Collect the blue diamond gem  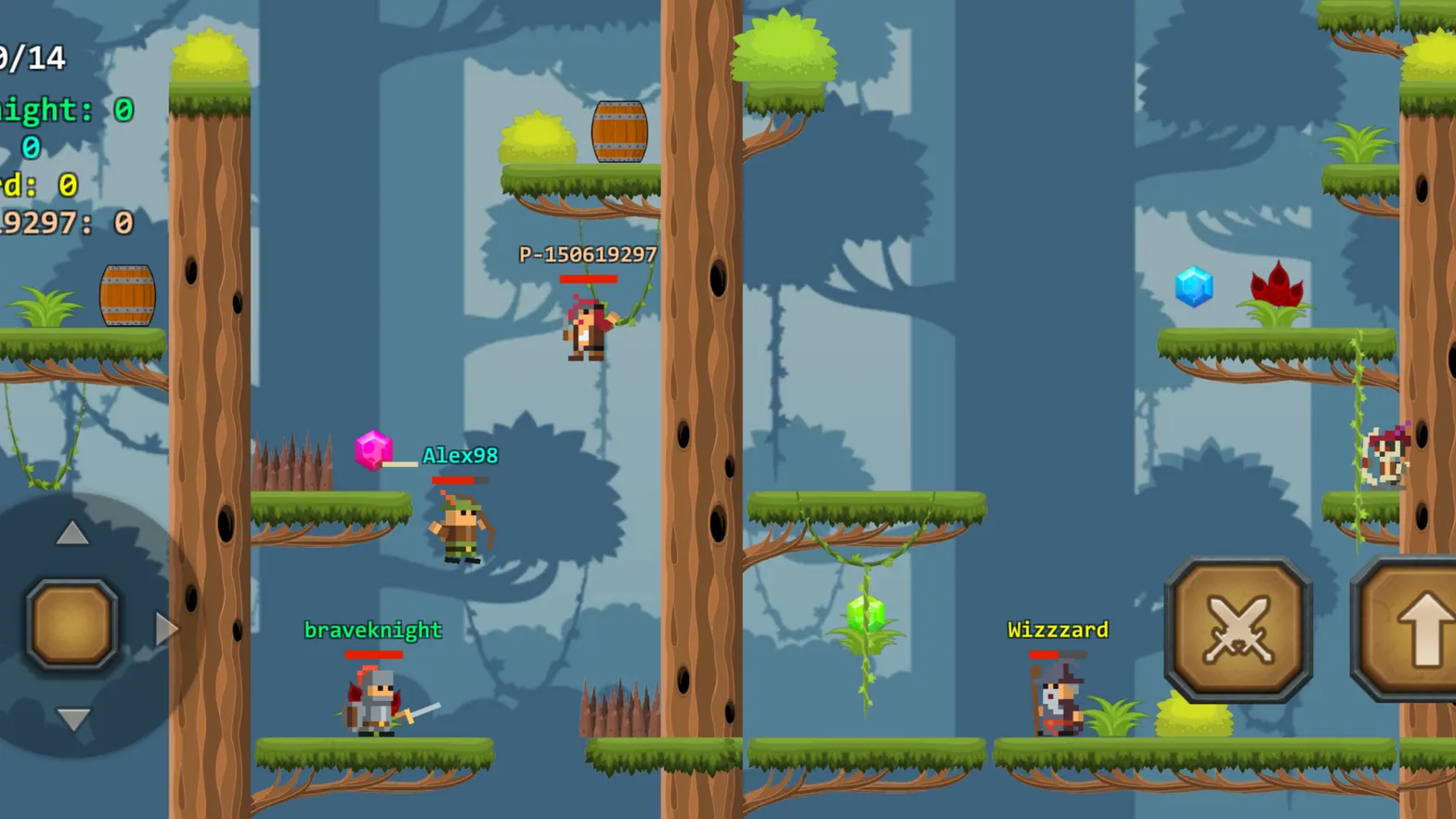[1196, 287]
